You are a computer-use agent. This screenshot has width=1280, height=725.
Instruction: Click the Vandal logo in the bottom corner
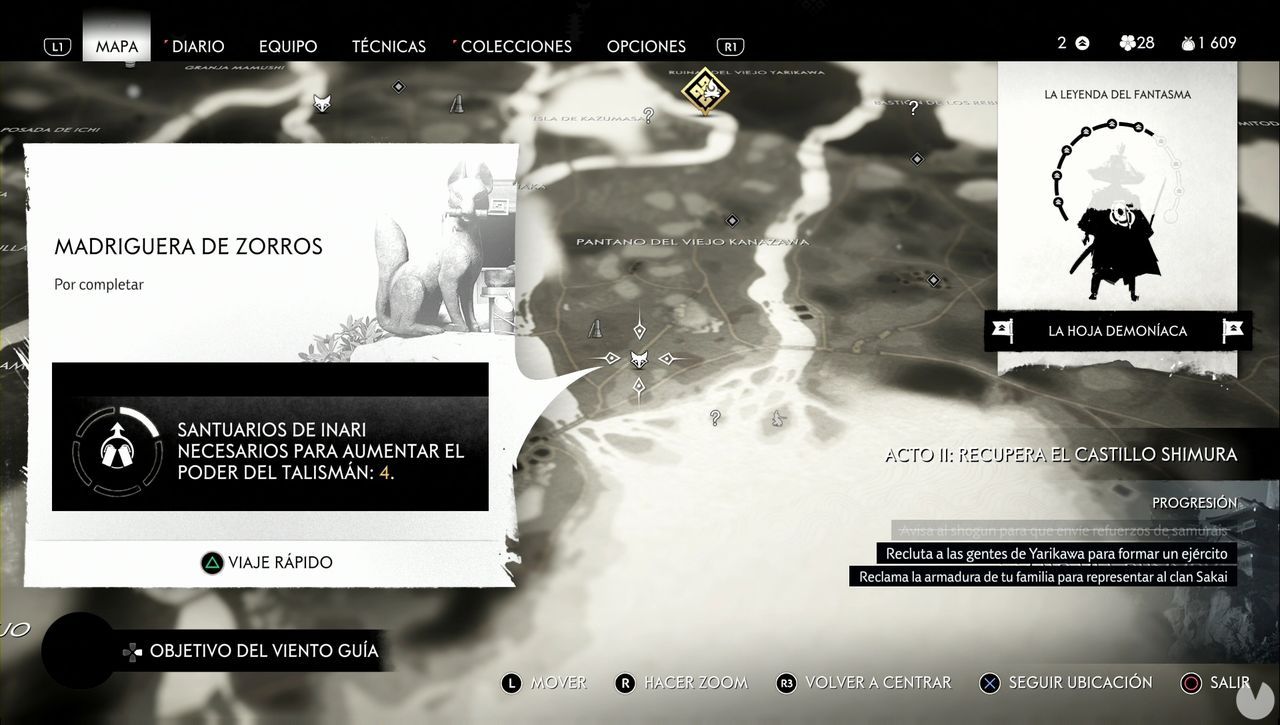1256,700
